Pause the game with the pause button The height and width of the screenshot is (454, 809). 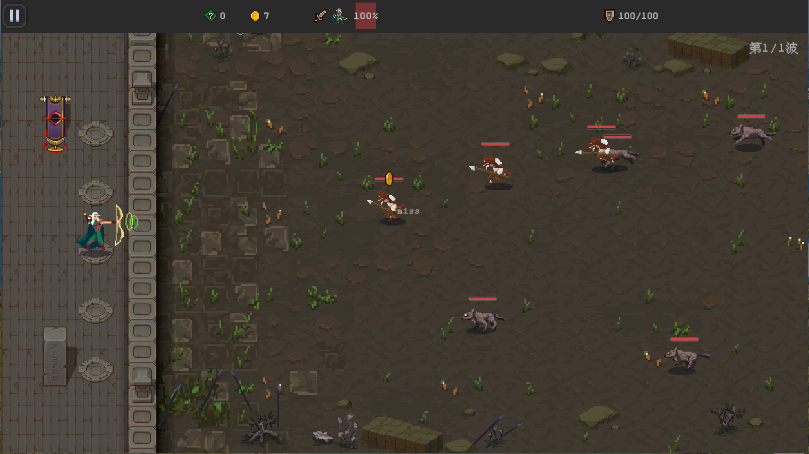pos(14,16)
